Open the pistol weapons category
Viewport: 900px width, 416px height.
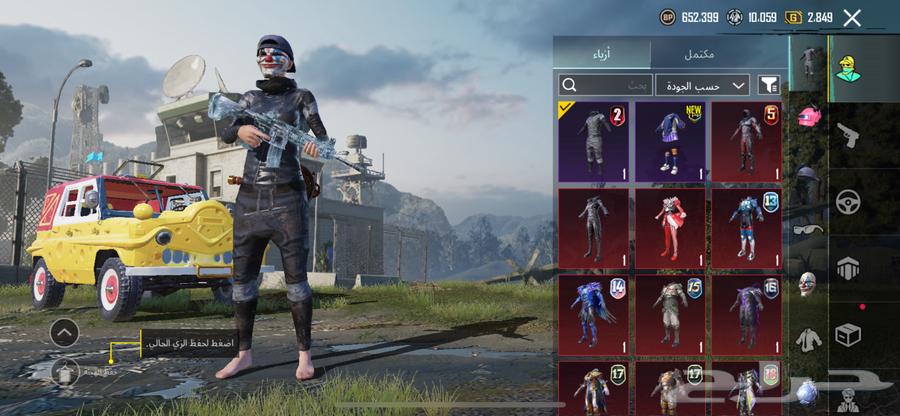tap(849, 134)
